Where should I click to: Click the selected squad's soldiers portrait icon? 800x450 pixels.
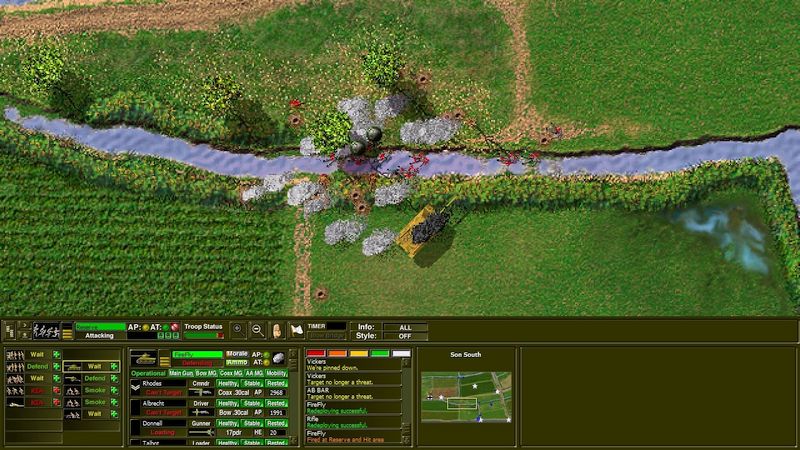pyautogui.click(x=46, y=329)
